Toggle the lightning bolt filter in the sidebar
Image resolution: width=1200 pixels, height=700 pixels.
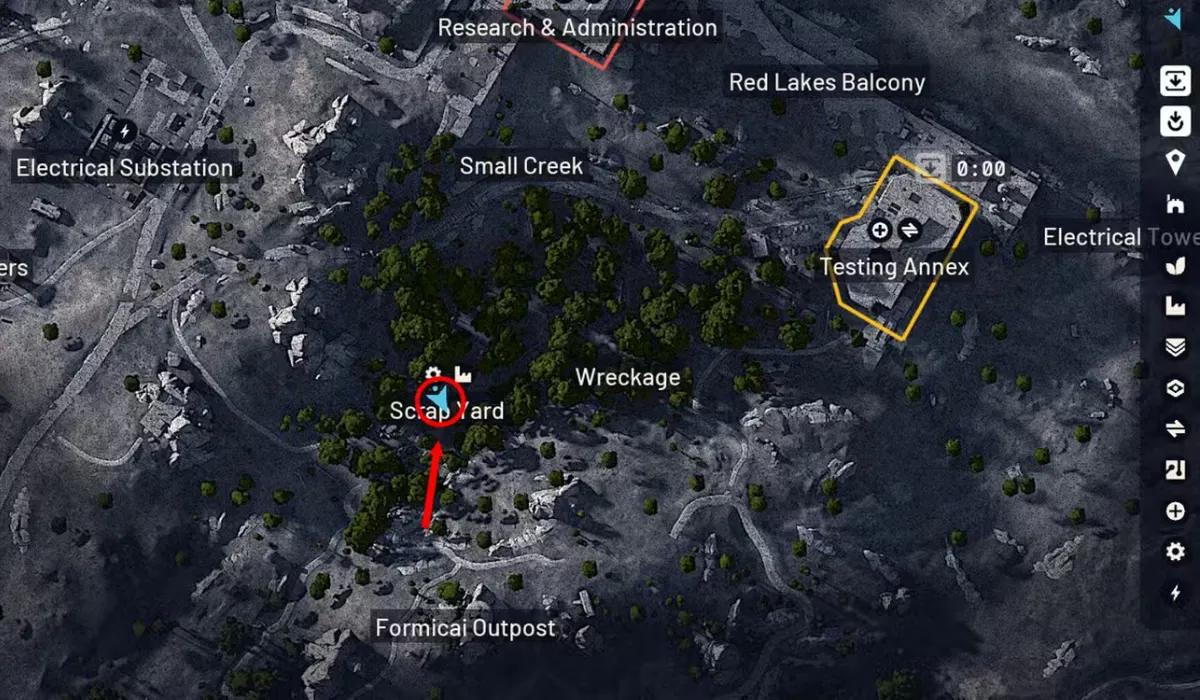point(1174,593)
